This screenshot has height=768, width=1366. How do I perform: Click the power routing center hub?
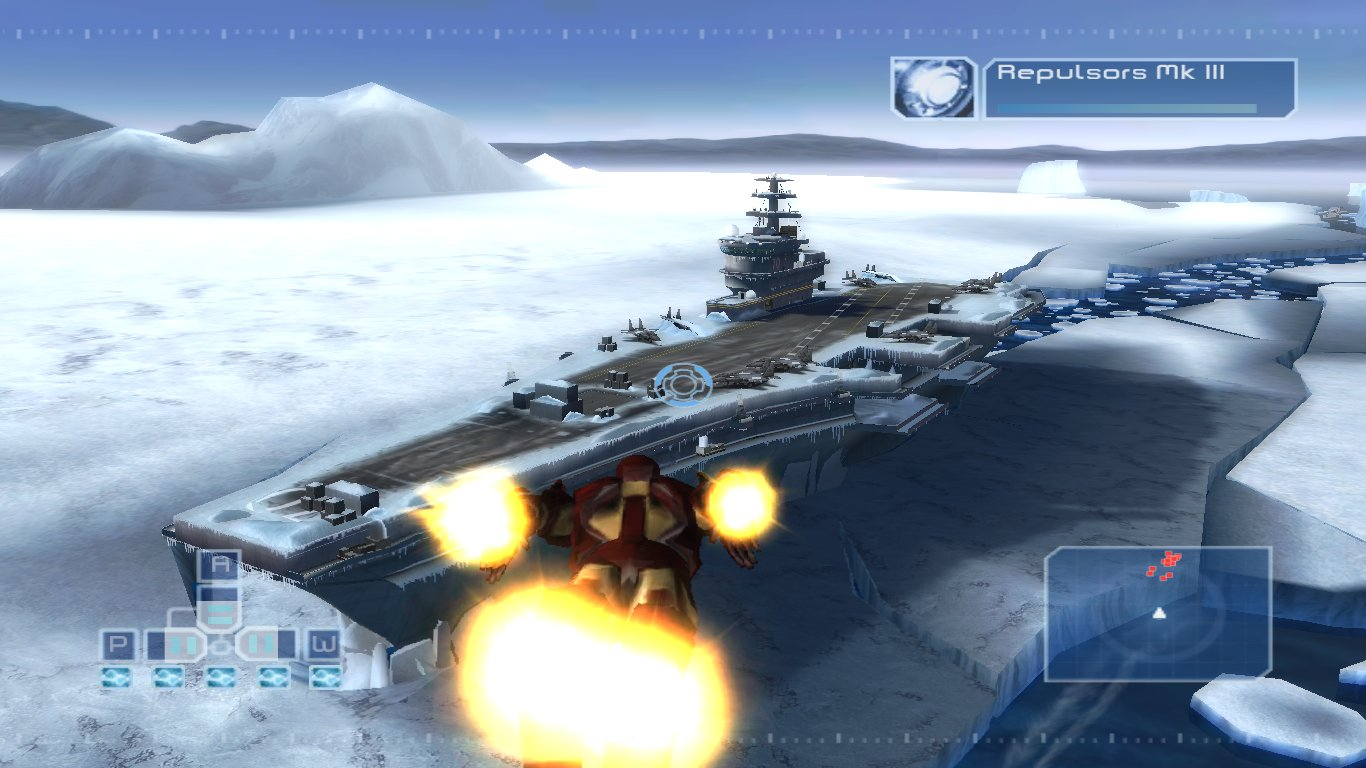[x=219, y=643]
